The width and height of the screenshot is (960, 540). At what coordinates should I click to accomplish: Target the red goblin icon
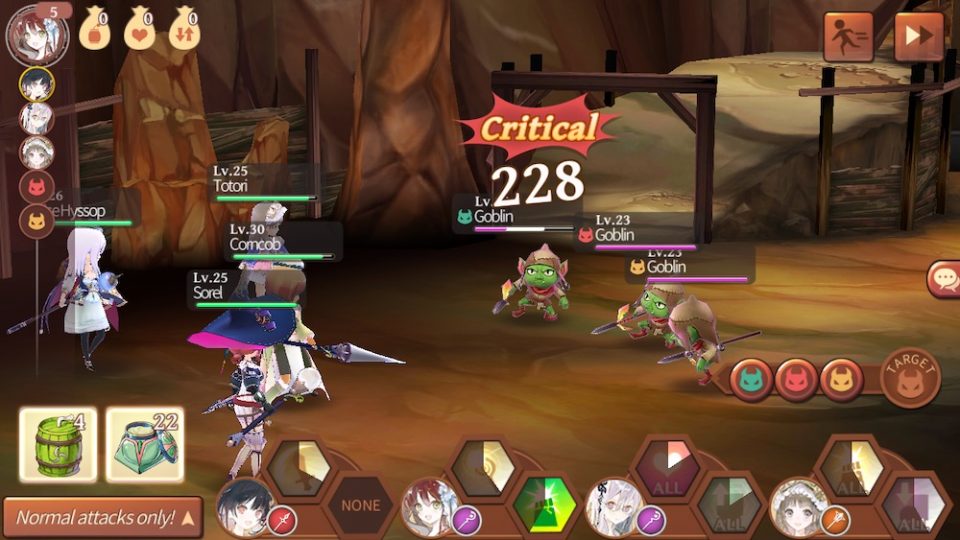click(796, 381)
